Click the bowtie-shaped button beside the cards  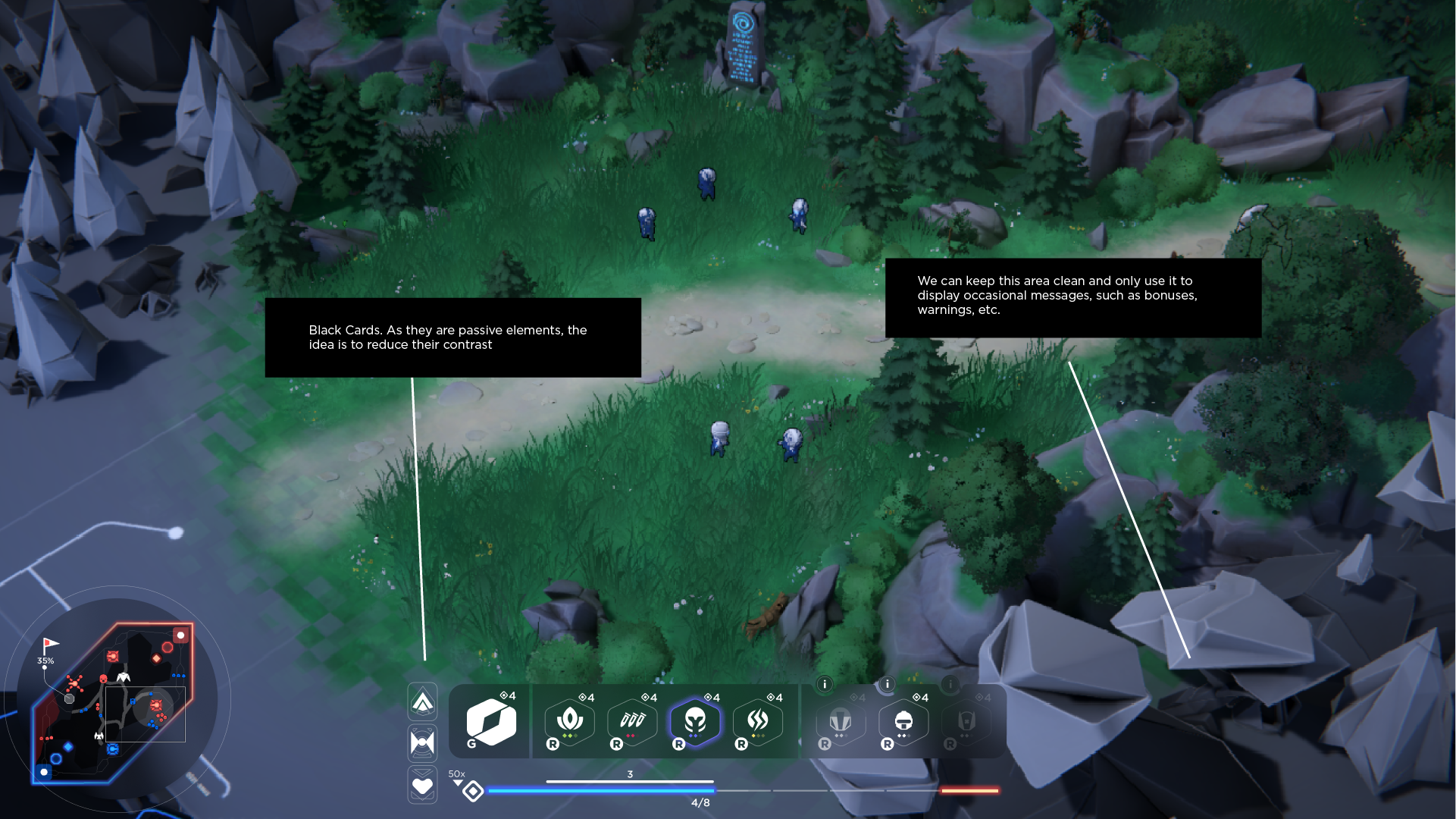click(422, 743)
